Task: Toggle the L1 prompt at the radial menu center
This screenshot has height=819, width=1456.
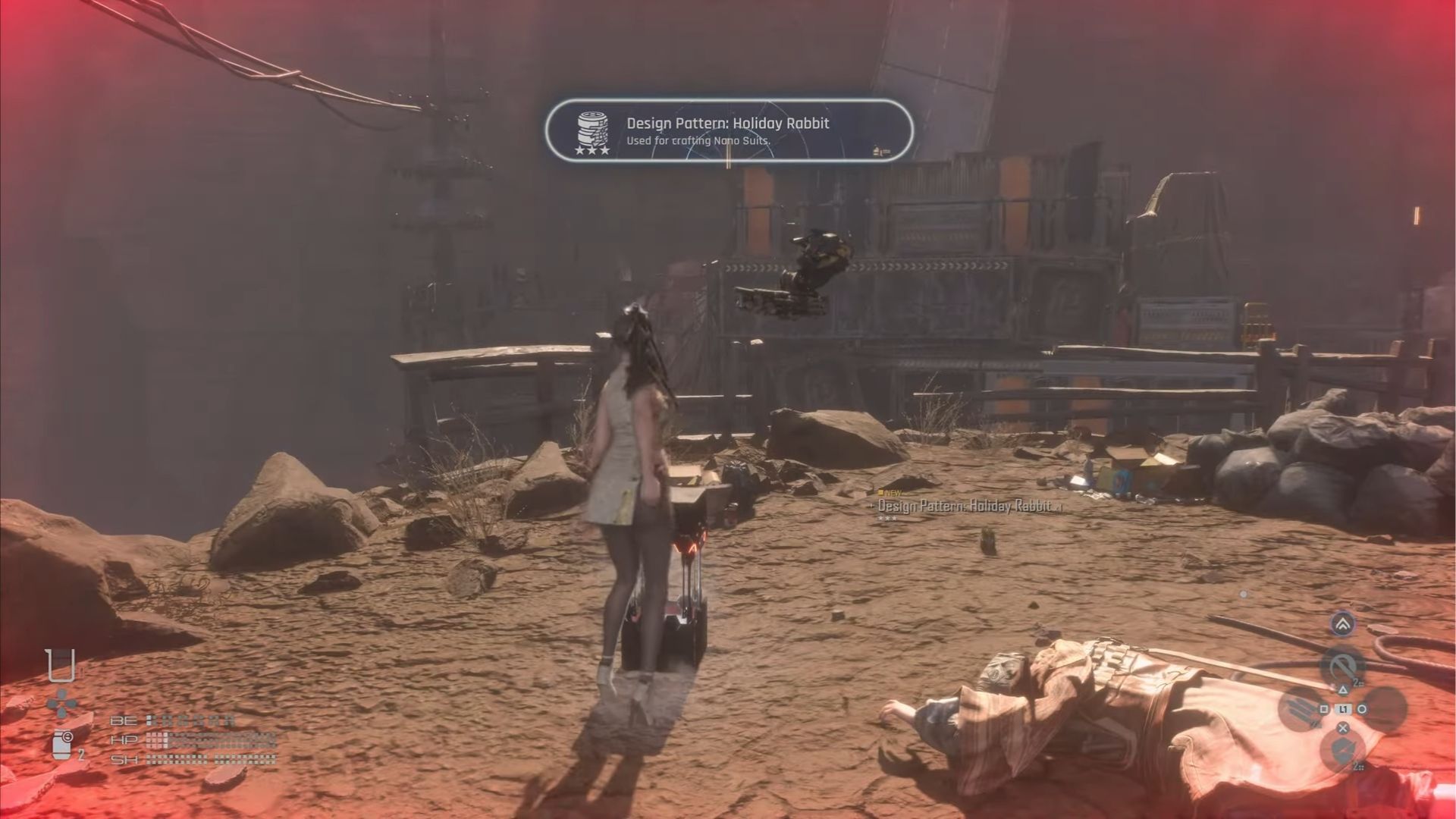Action: (x=1344, y=708)
